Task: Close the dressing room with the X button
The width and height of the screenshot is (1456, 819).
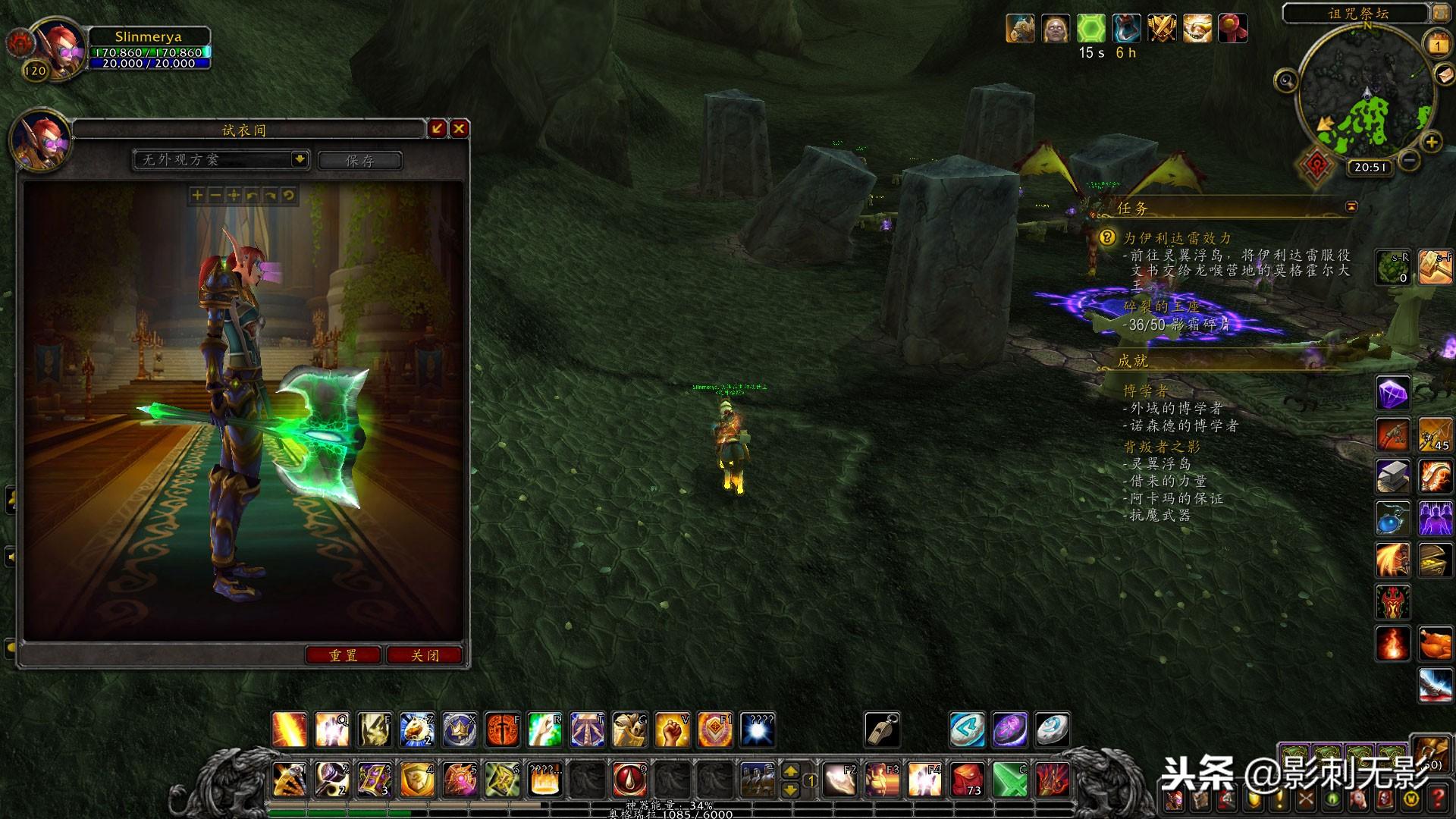Action: pos(459,129)
